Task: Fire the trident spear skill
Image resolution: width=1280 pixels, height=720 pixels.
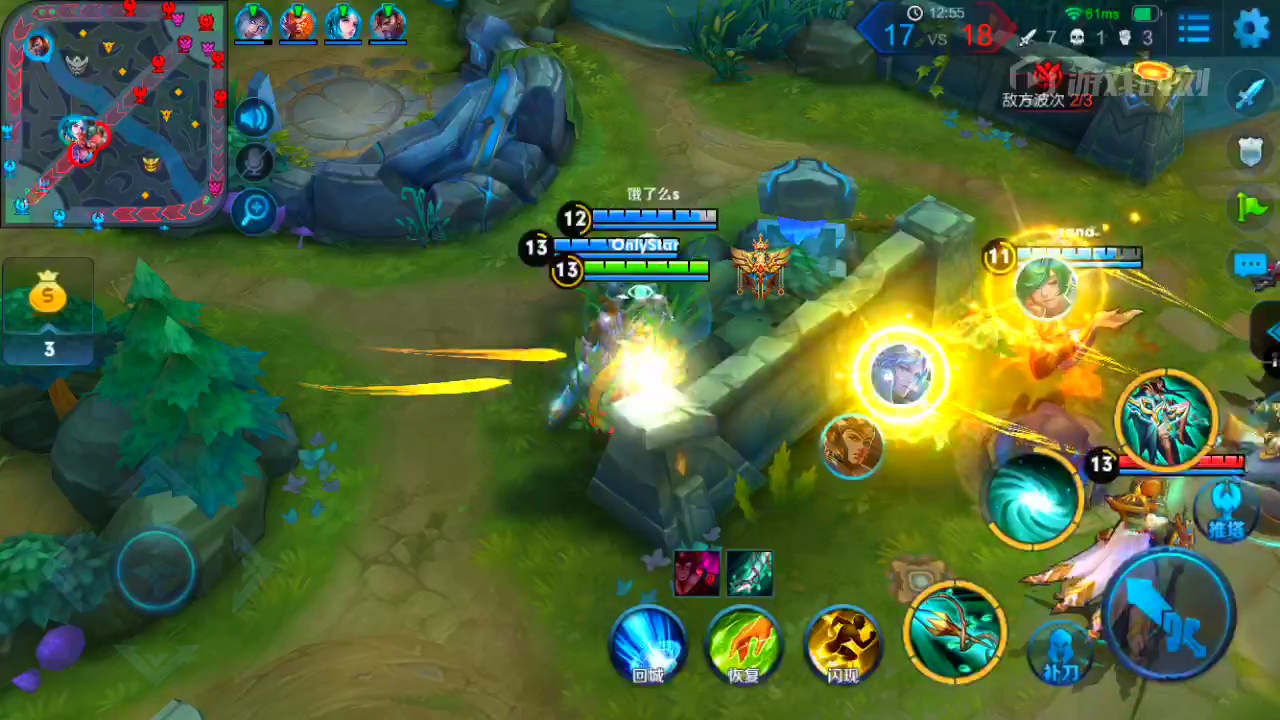Action: pyautogui.click(x=955, y=630)
